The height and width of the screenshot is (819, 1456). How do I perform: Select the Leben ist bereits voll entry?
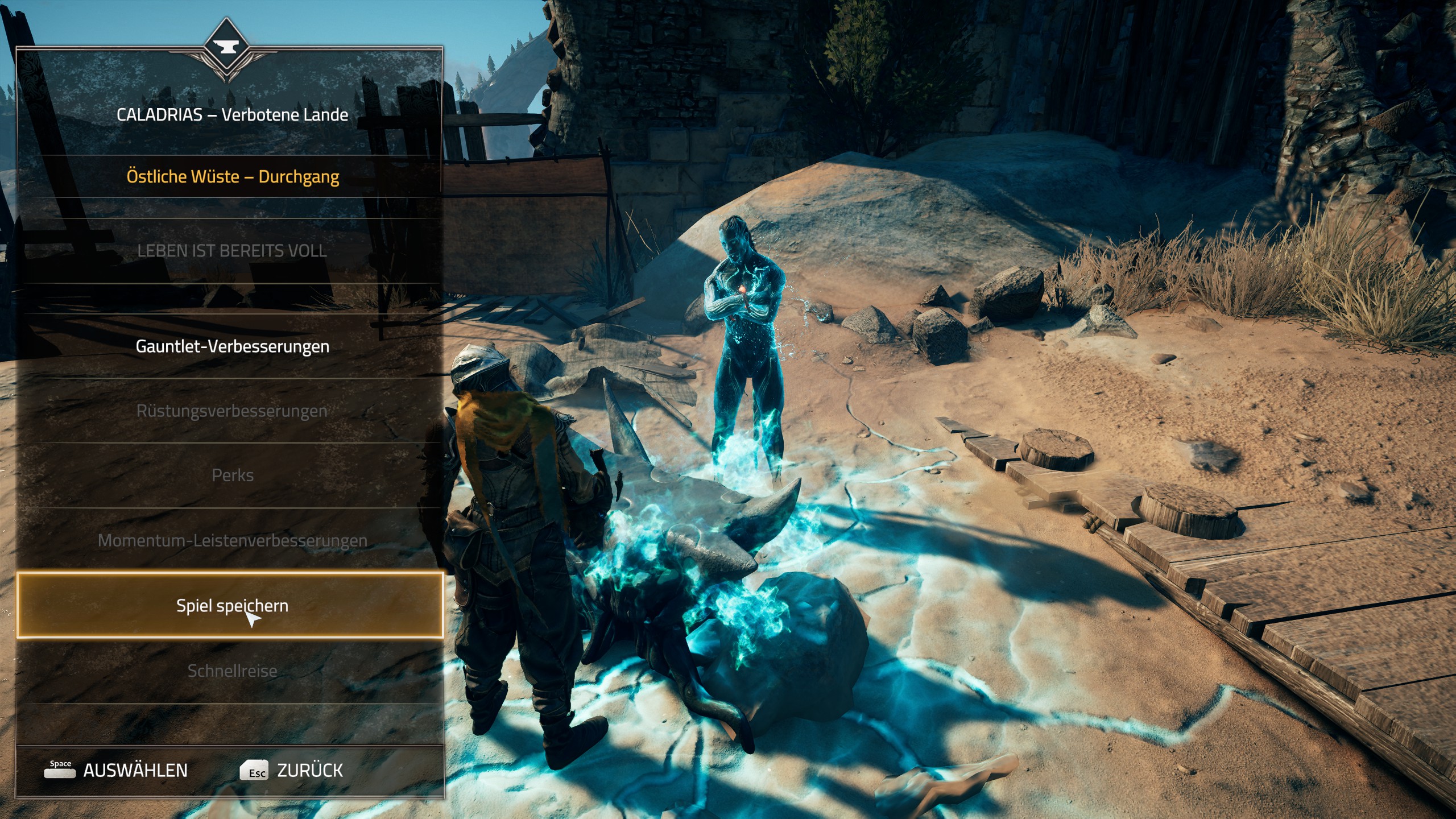point(232,251)
